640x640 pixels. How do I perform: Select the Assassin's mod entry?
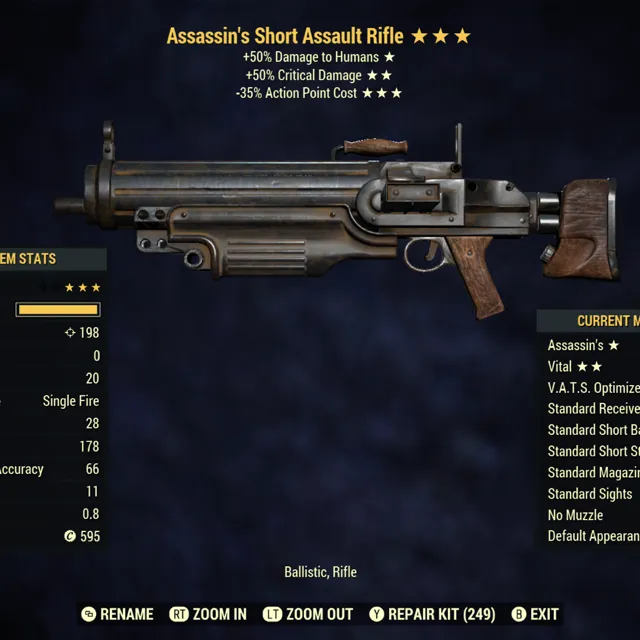point(585,345)
